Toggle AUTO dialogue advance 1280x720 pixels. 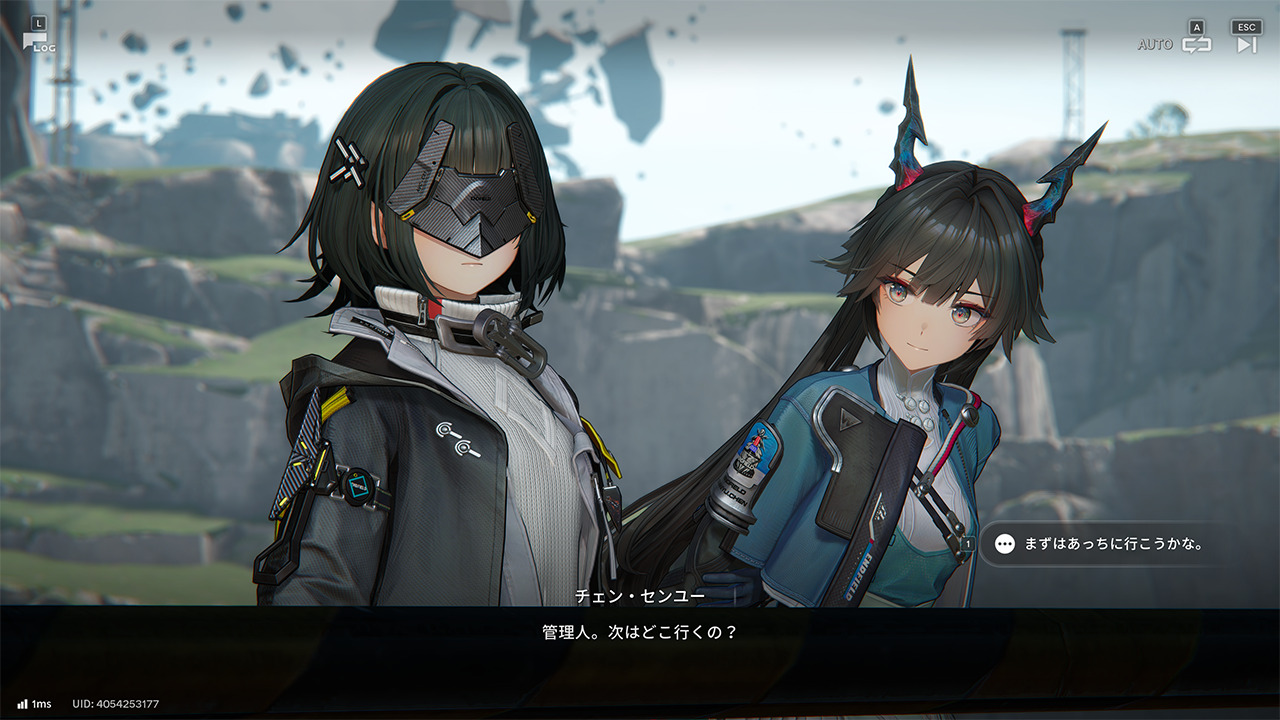(x=1196, y=44)
